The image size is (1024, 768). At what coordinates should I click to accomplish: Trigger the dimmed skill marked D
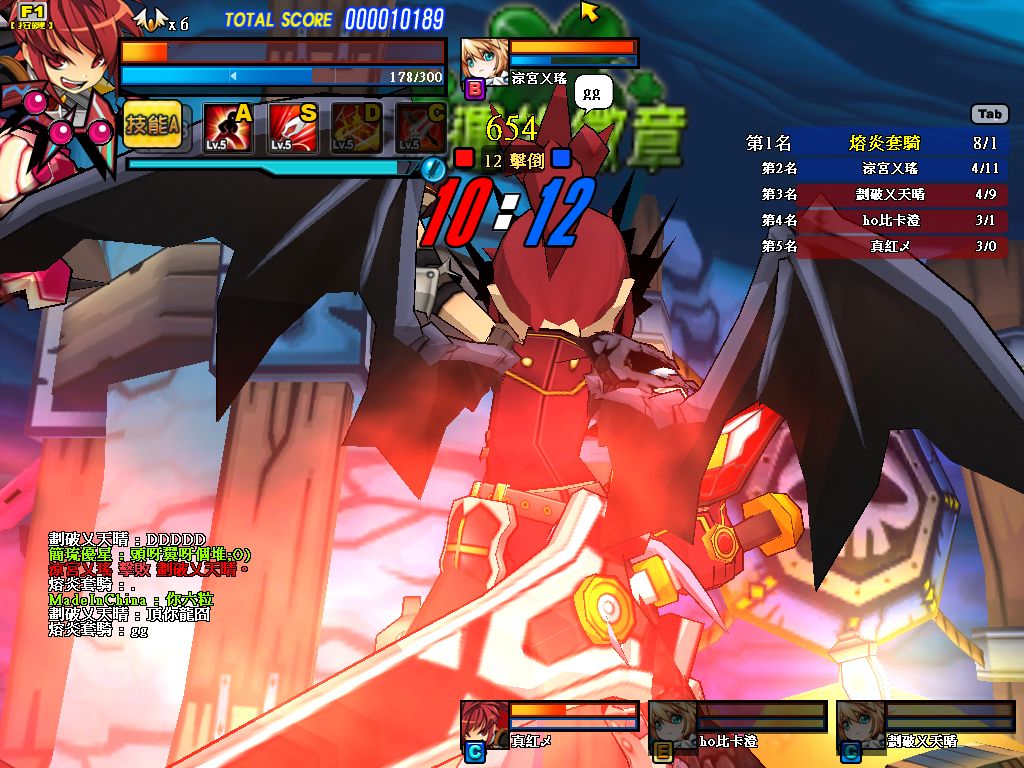[357, 128]
